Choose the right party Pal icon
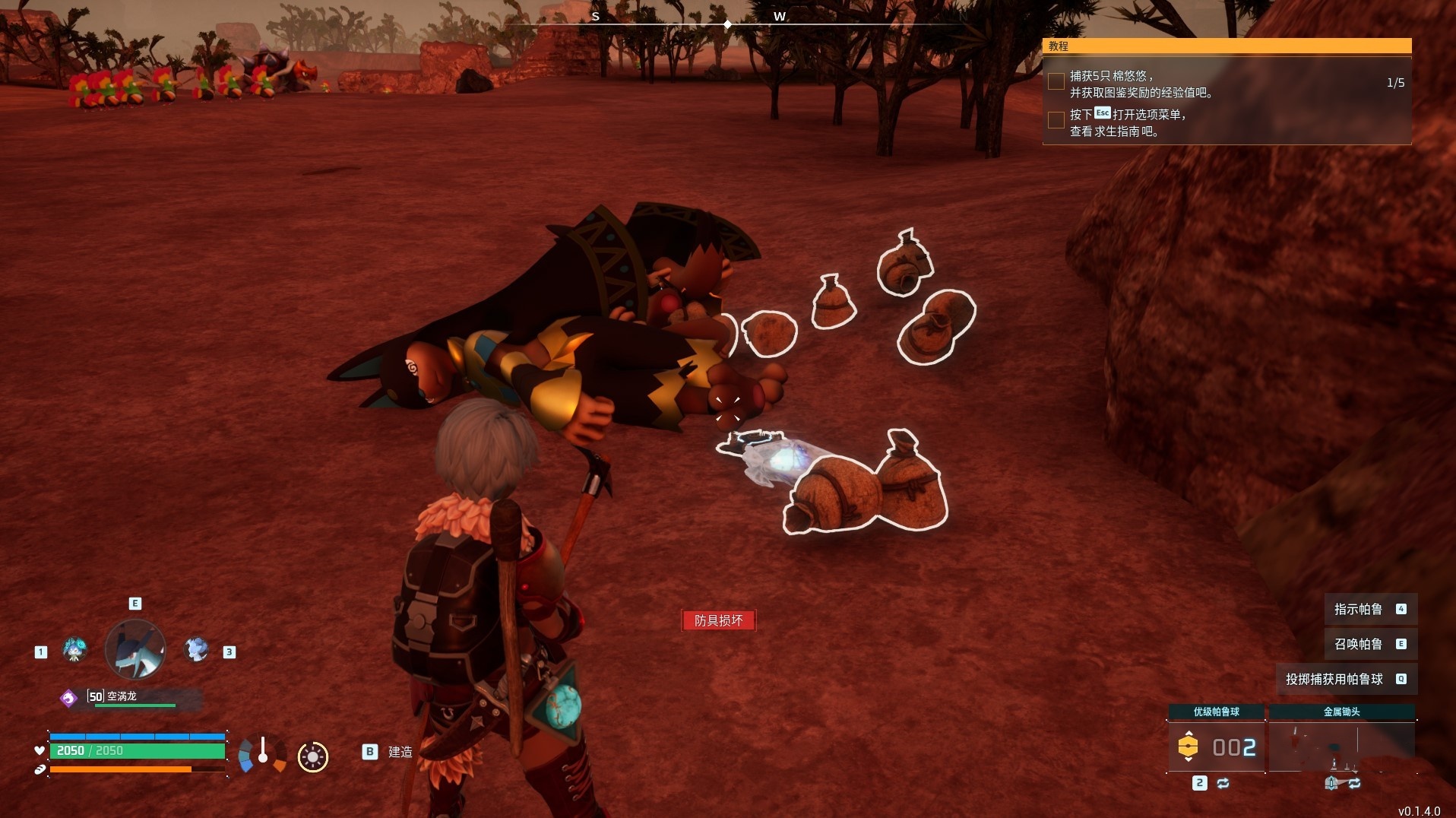 pos(197,650)
